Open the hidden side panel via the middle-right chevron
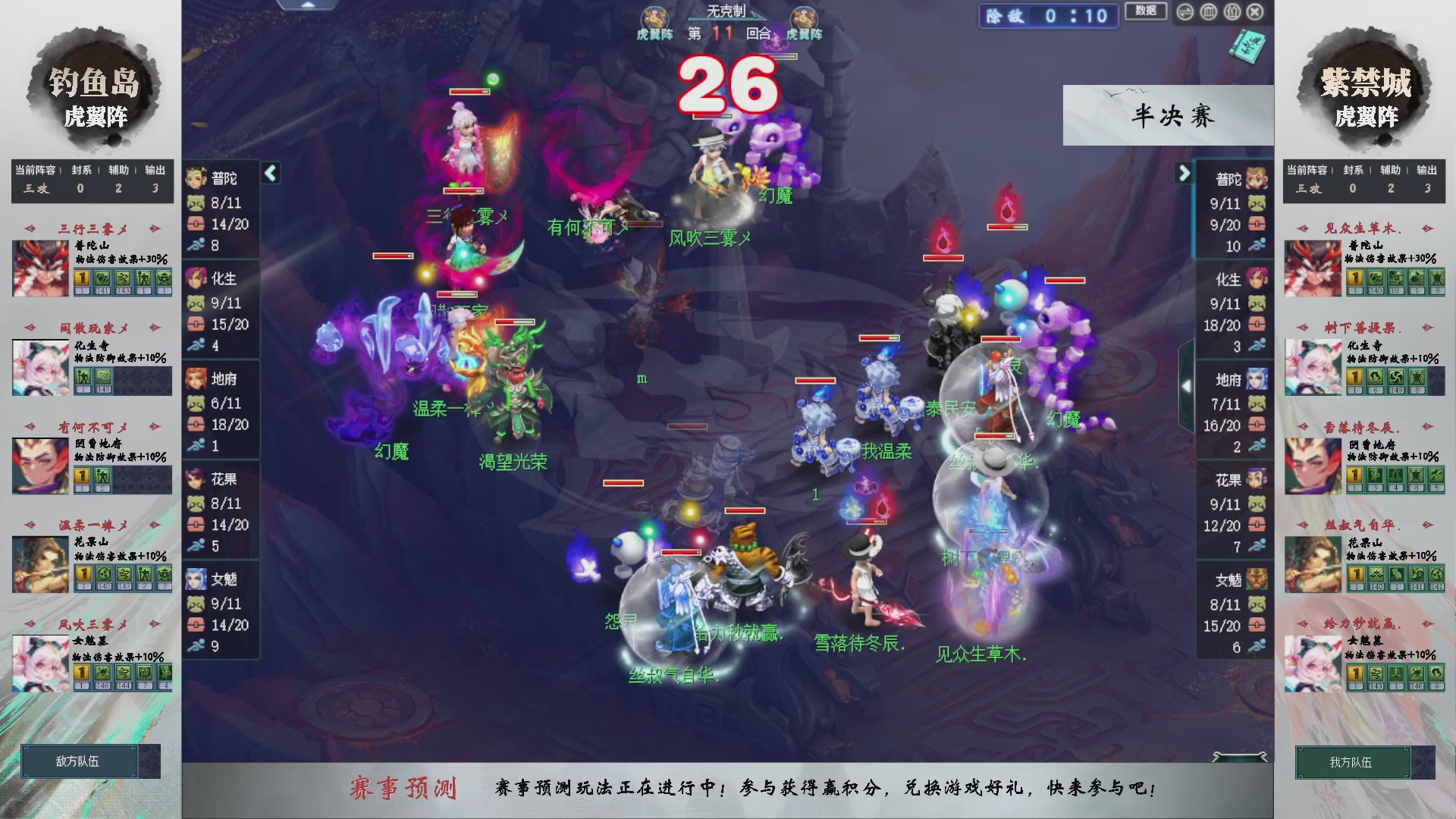The image size is (1456, 819). point(1188,385)
